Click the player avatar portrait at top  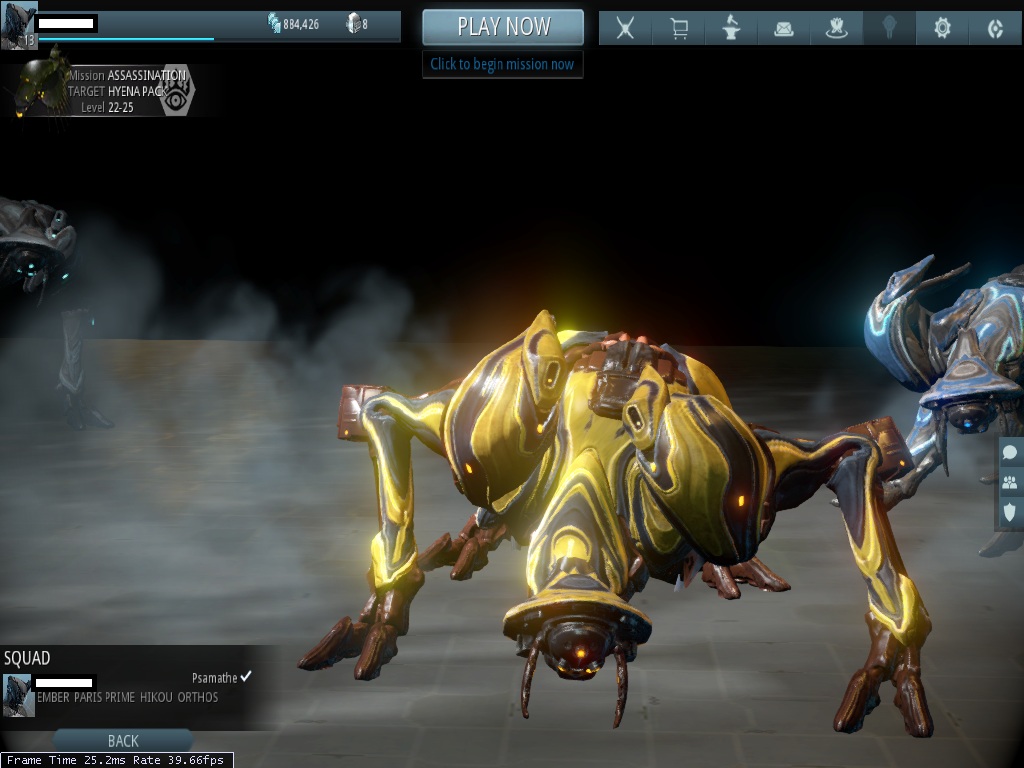(19, 25)
